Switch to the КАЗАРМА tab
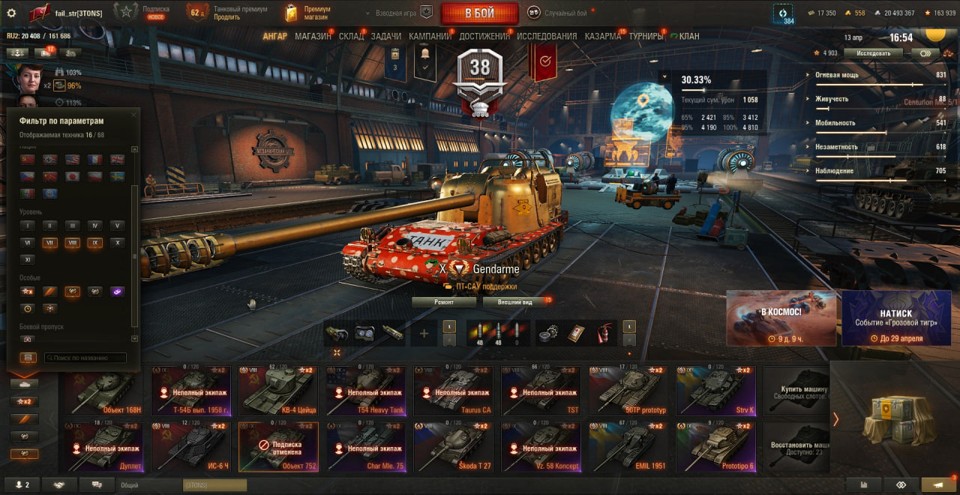The image size is (960, 495). point(603,36)
